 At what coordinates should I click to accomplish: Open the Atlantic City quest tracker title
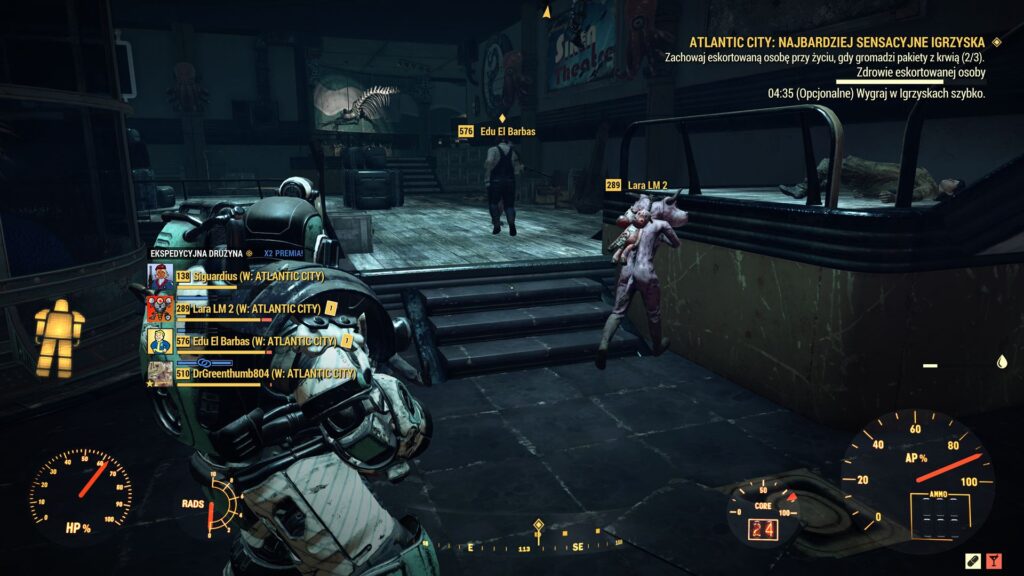pyautogui.click(x=838, y=42)
